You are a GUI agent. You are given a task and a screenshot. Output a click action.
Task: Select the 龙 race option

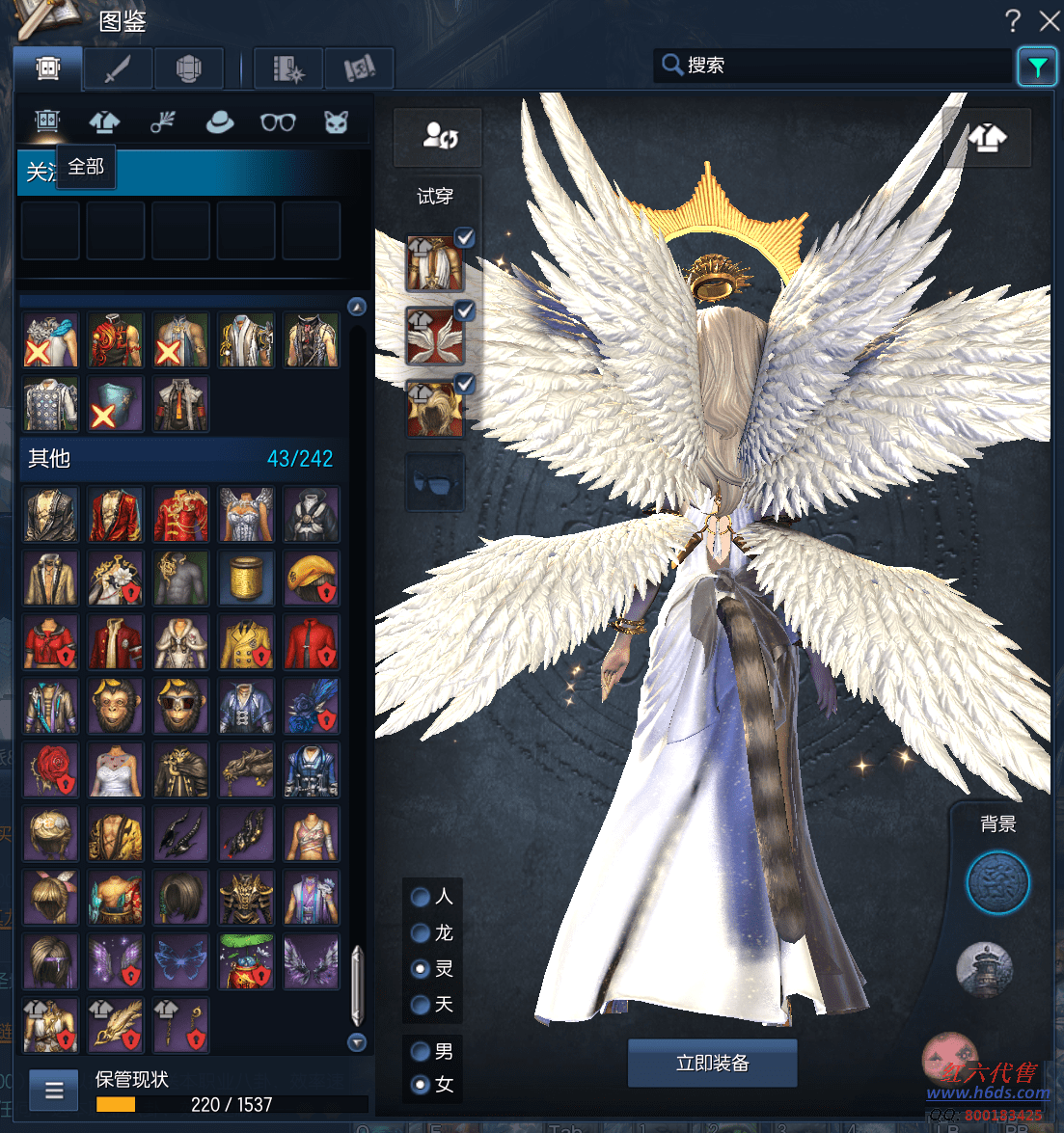421,932
